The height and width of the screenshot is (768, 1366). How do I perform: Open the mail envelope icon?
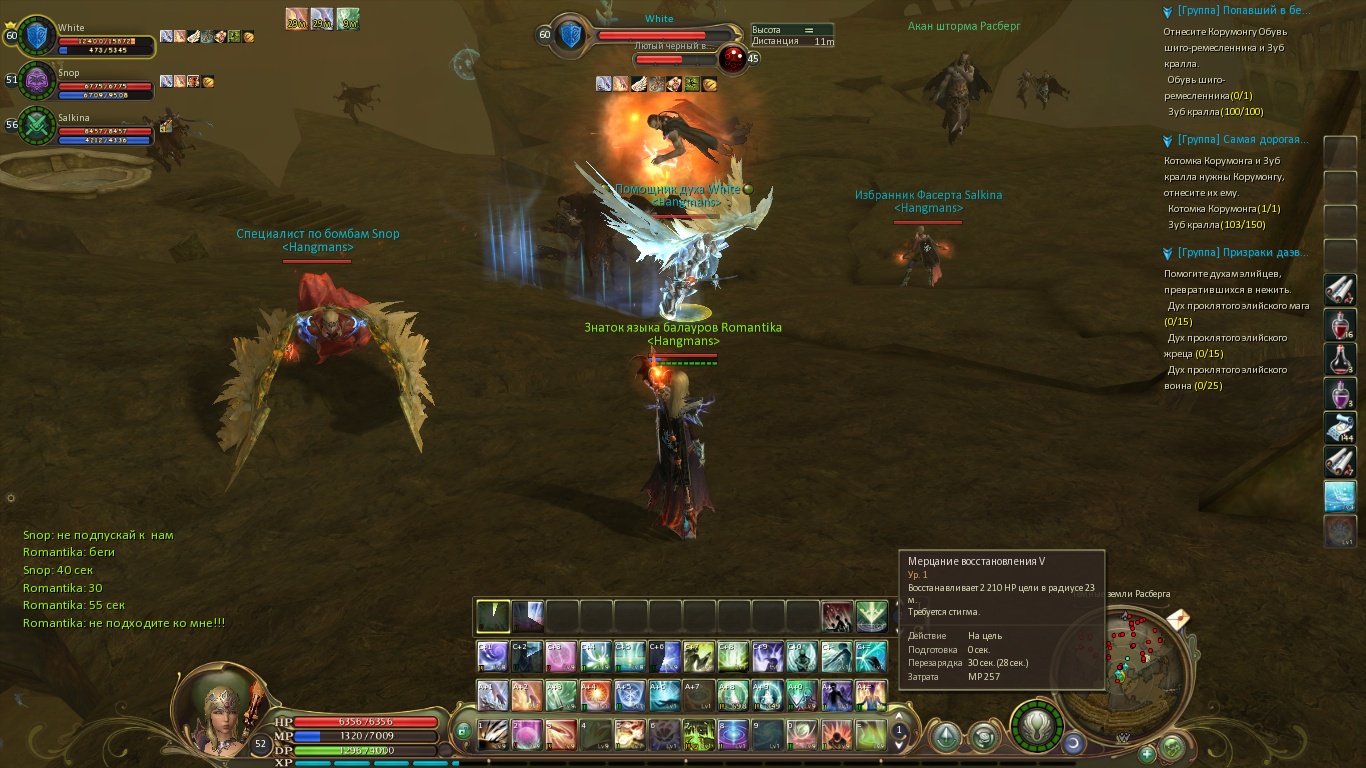pos(1177,620)
